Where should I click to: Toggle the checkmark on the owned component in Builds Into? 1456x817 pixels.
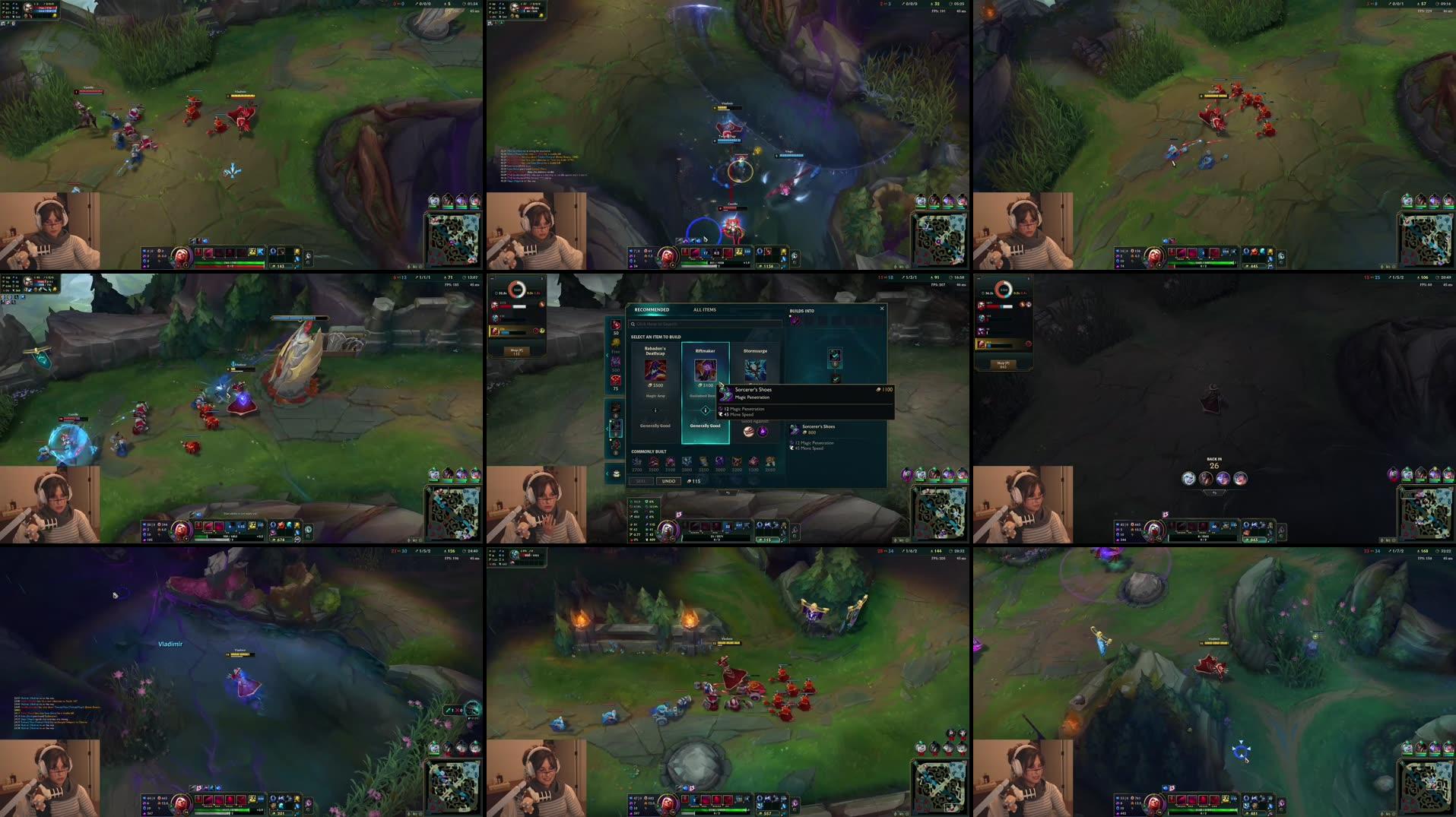pos(835,378)
